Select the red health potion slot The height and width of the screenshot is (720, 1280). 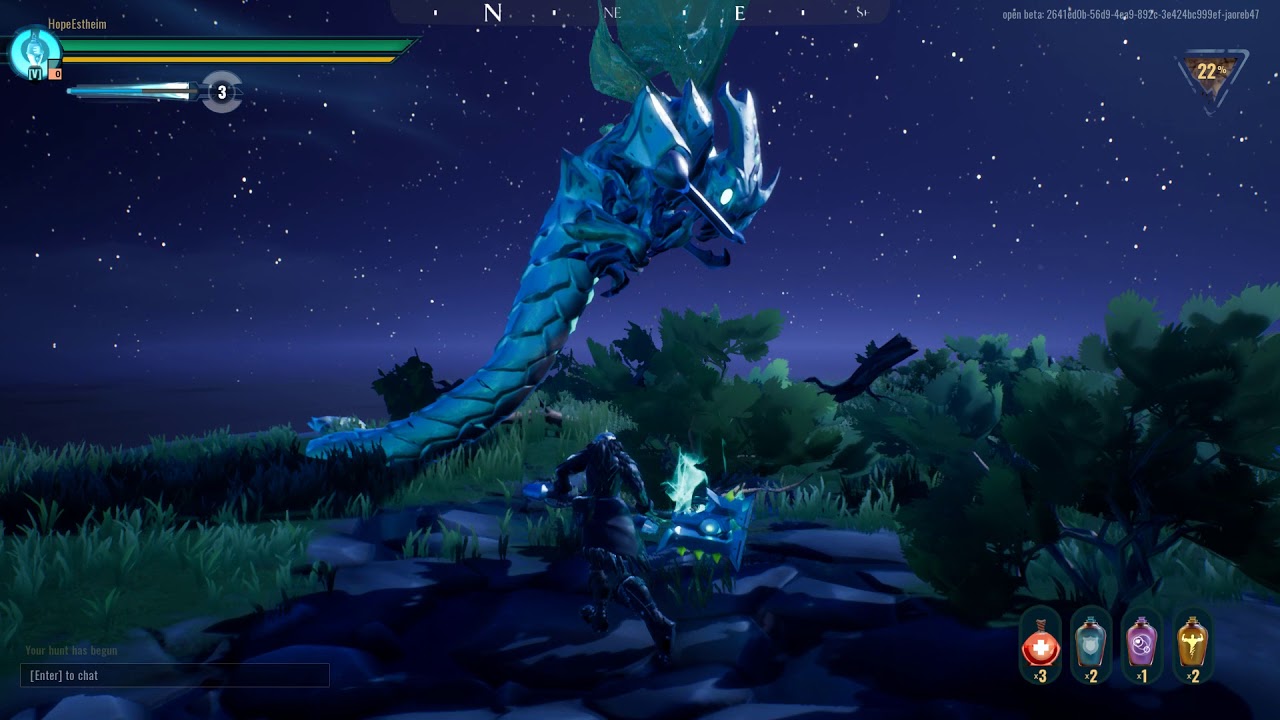pos(1041,644)
